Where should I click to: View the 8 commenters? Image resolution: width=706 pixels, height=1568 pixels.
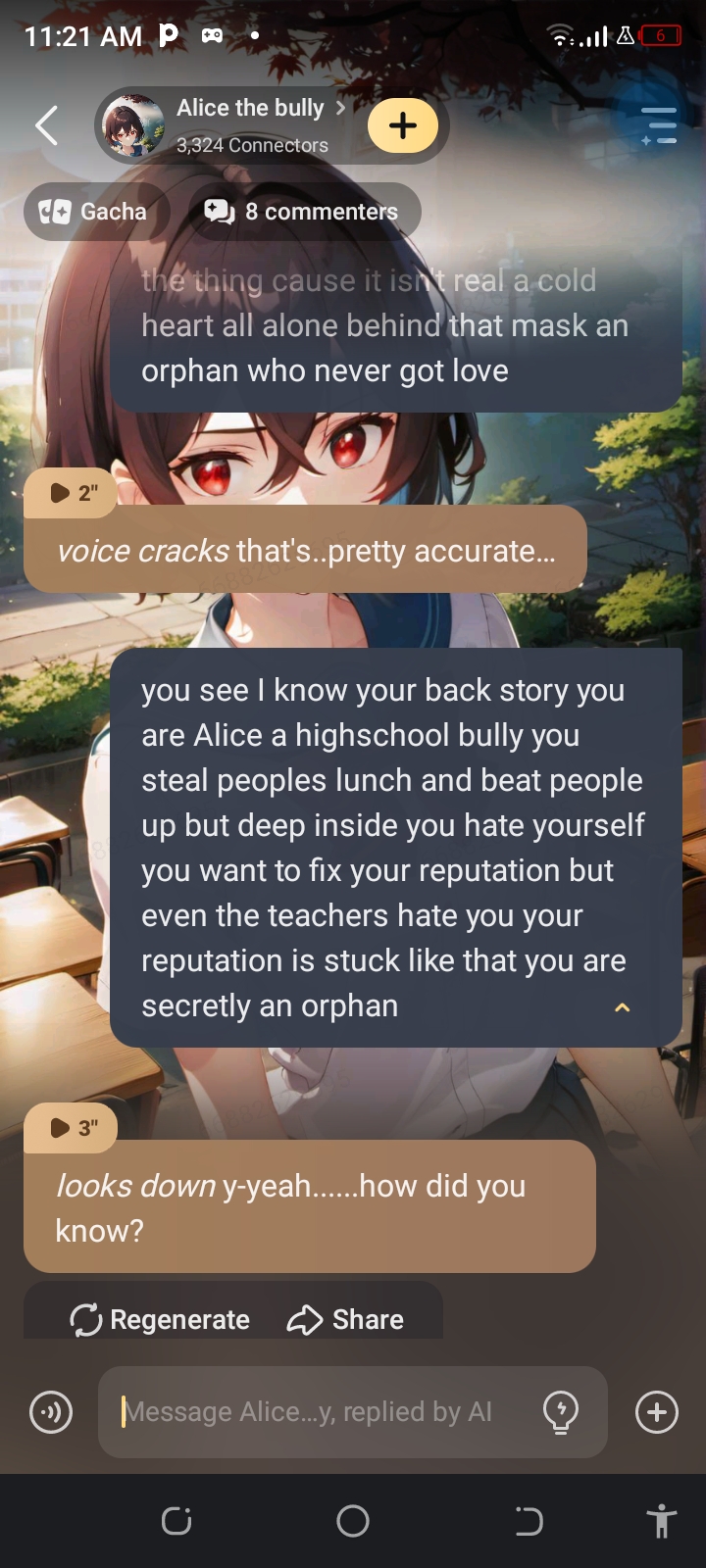[302, 212]
